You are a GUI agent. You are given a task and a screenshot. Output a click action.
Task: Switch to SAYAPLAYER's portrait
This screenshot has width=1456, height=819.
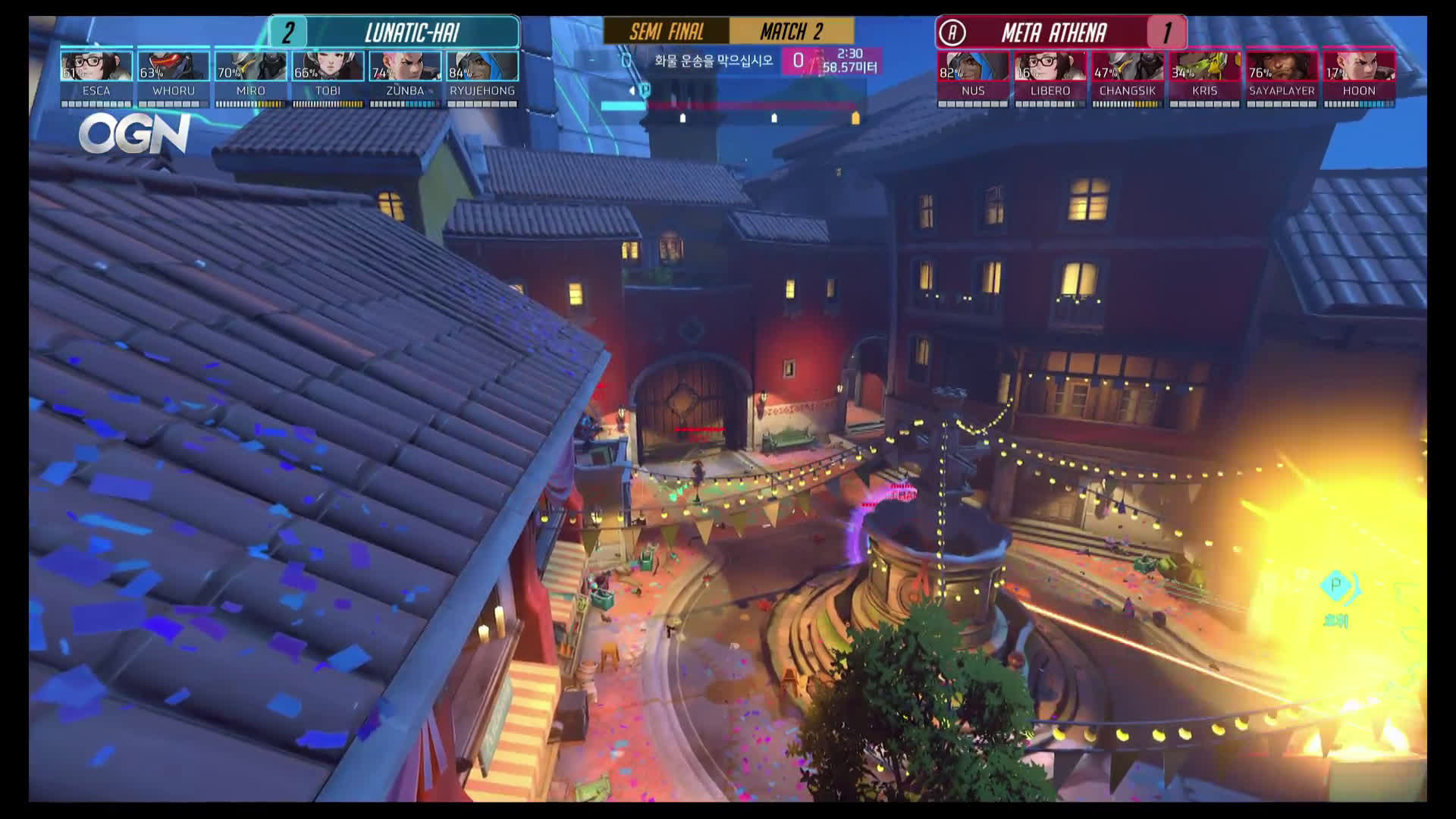(x=1282, y=67)
